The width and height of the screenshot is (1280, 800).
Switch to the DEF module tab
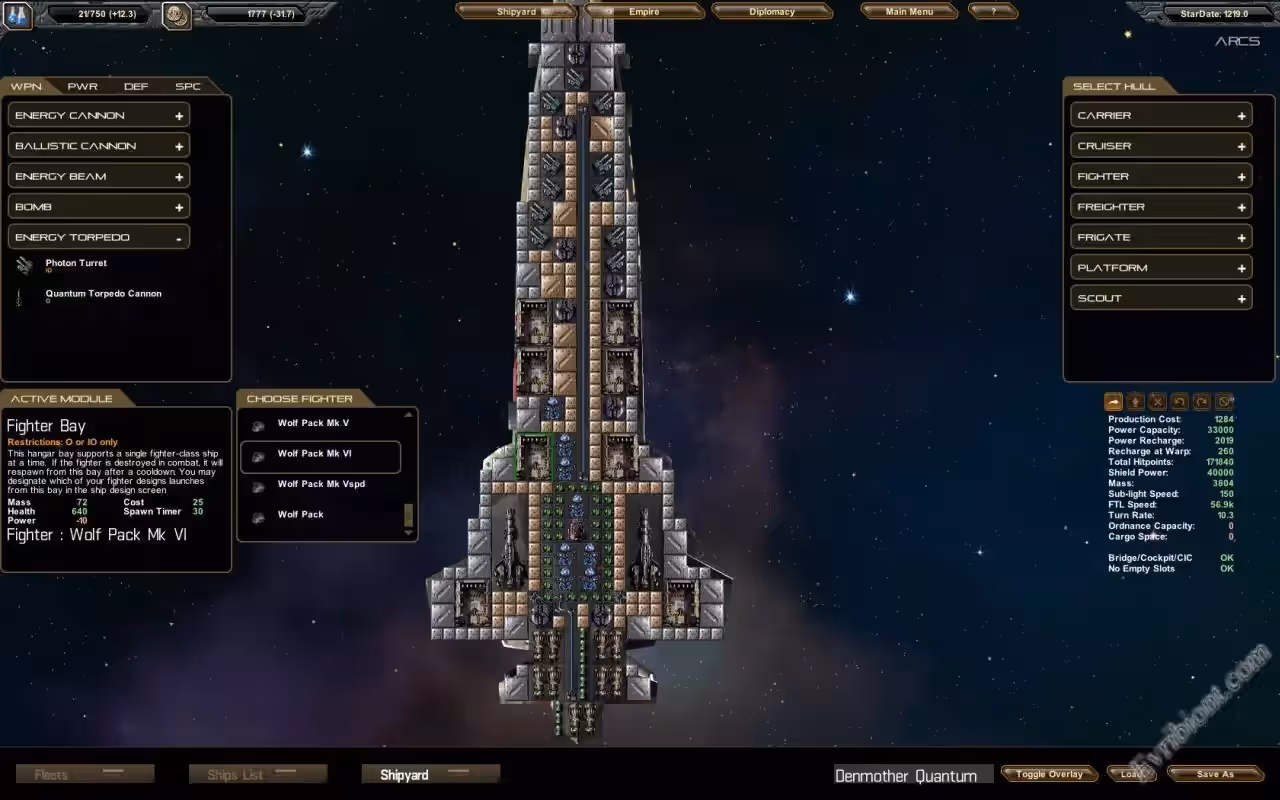point(136,87)
